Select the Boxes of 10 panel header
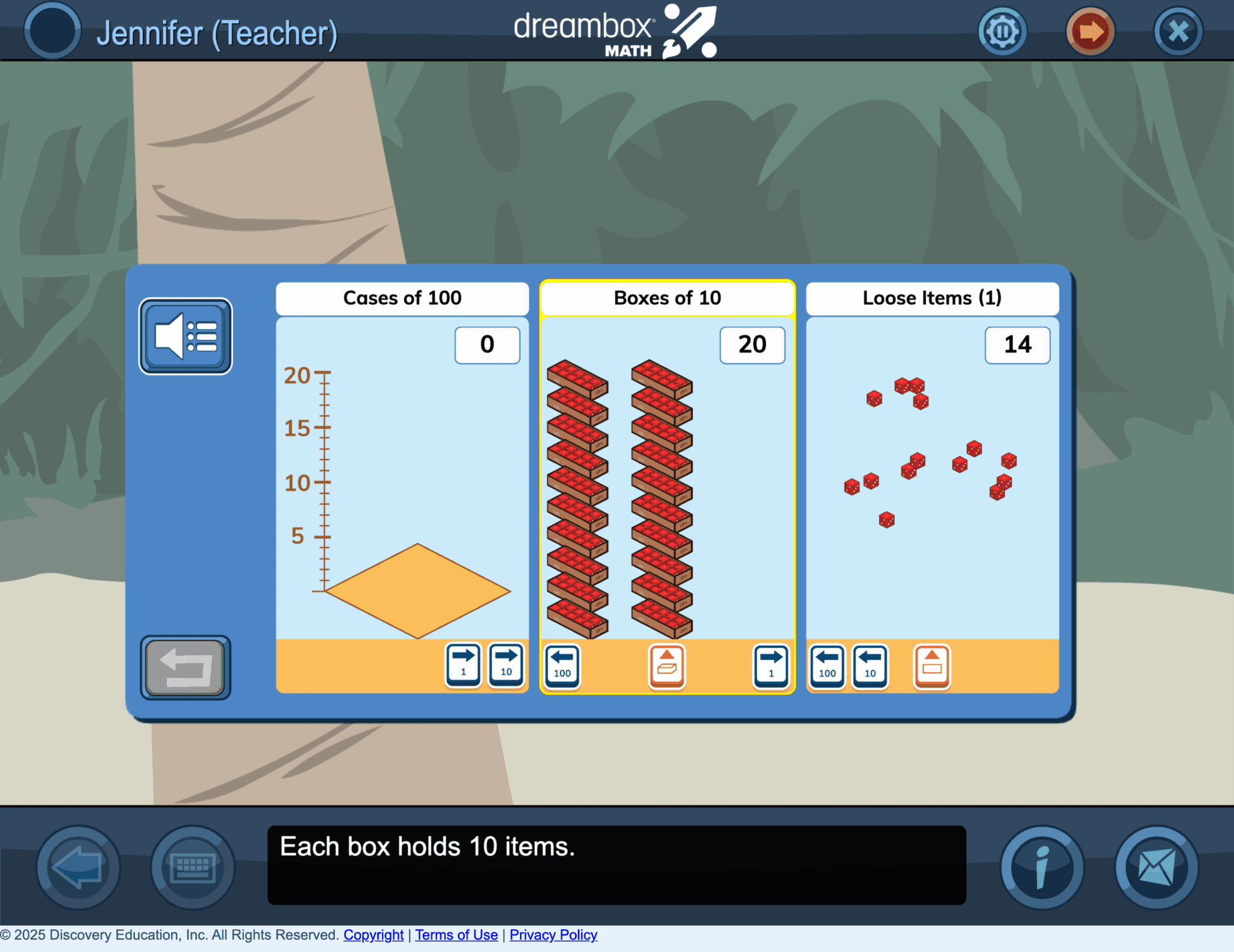Image resolution: width=1234 pixels, height=952 pixels. click(x=667, y=298)
